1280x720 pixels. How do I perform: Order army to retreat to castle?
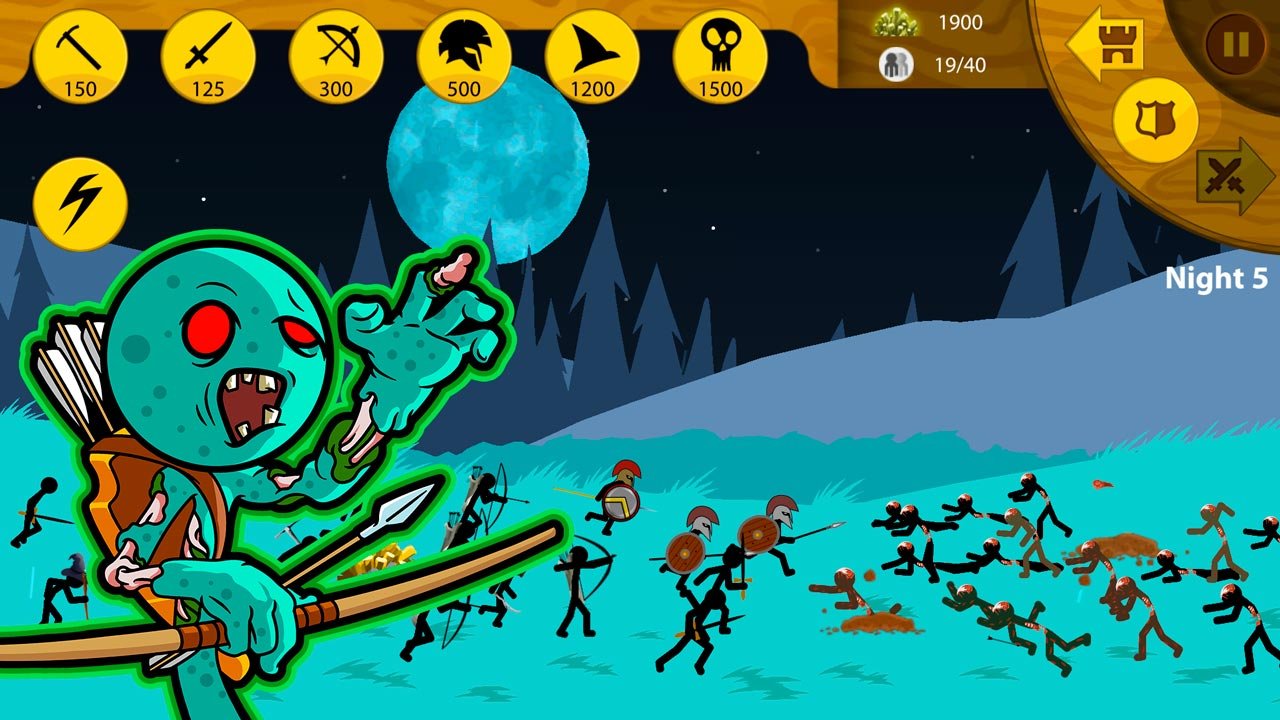tap(1106, 43)
